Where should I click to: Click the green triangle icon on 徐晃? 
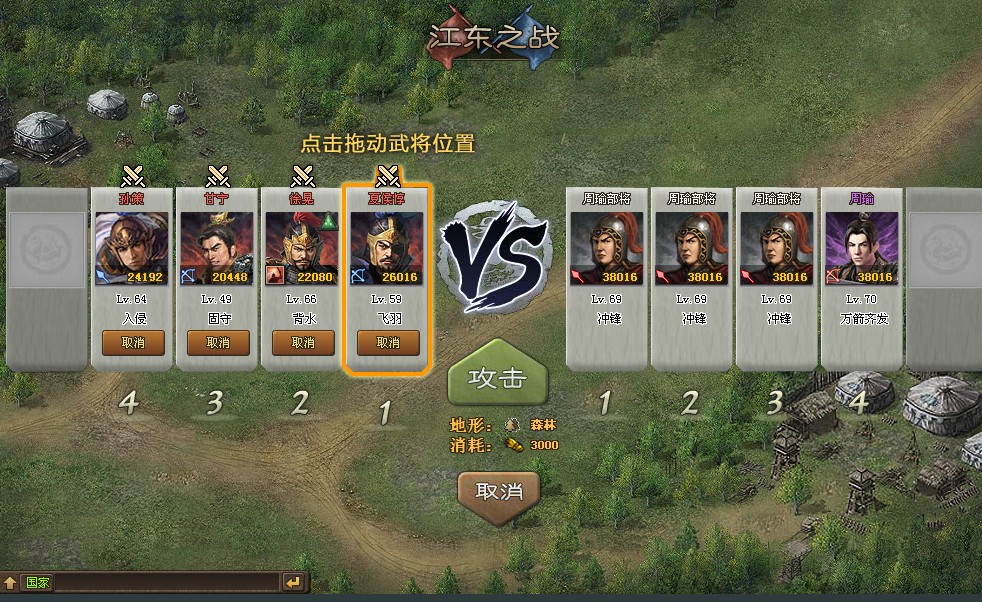329,221
